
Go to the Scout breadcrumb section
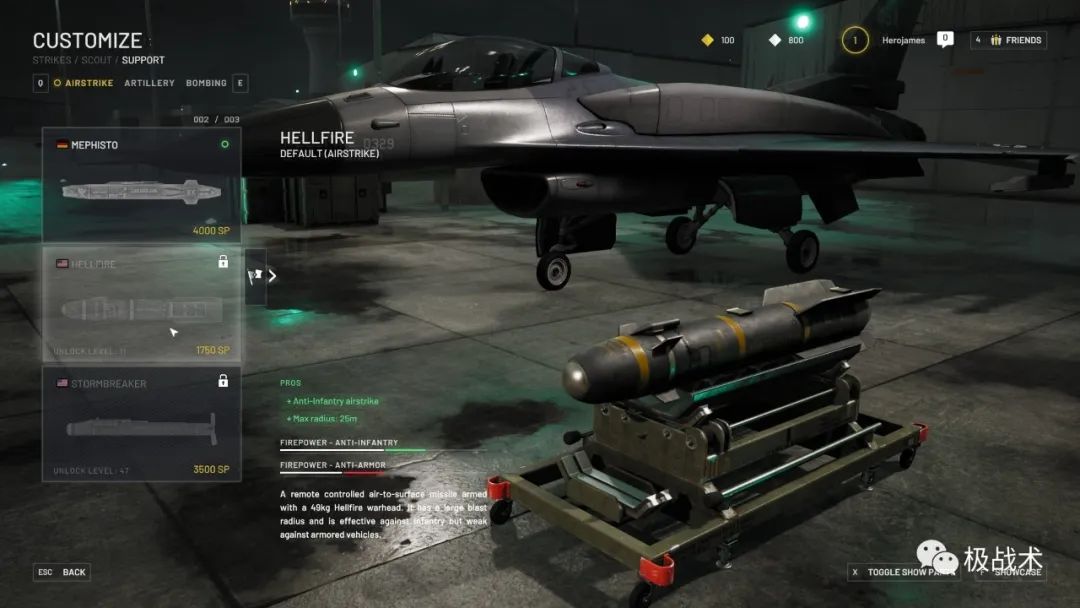coord(95,60)
